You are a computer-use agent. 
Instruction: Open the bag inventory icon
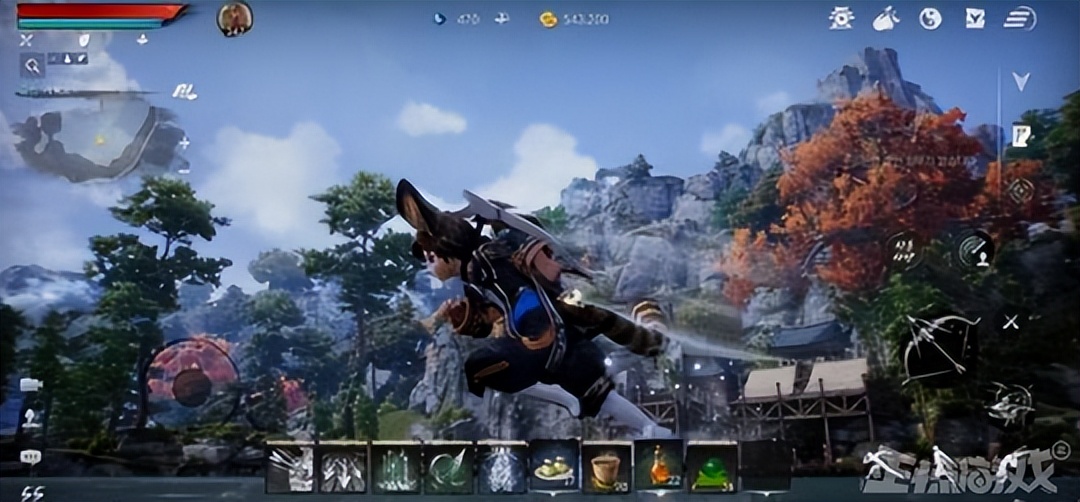(x=886, y=18)
